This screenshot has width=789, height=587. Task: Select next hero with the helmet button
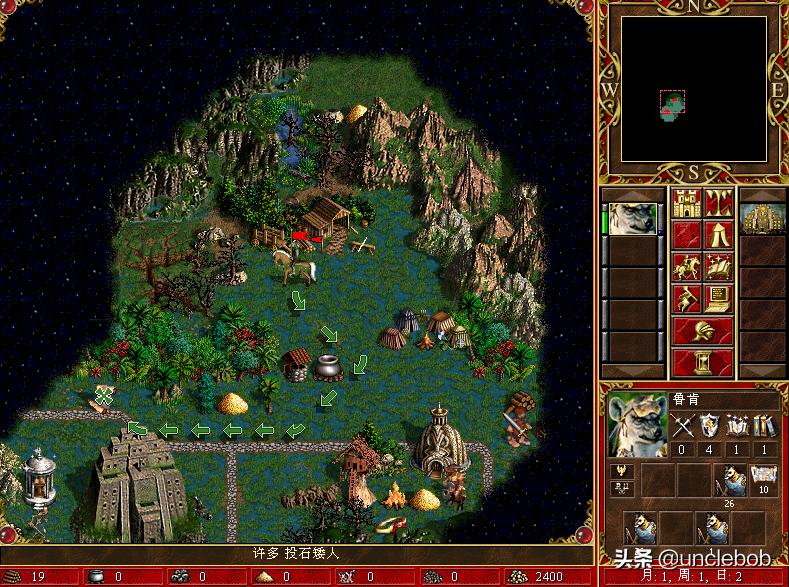(703, 330)
